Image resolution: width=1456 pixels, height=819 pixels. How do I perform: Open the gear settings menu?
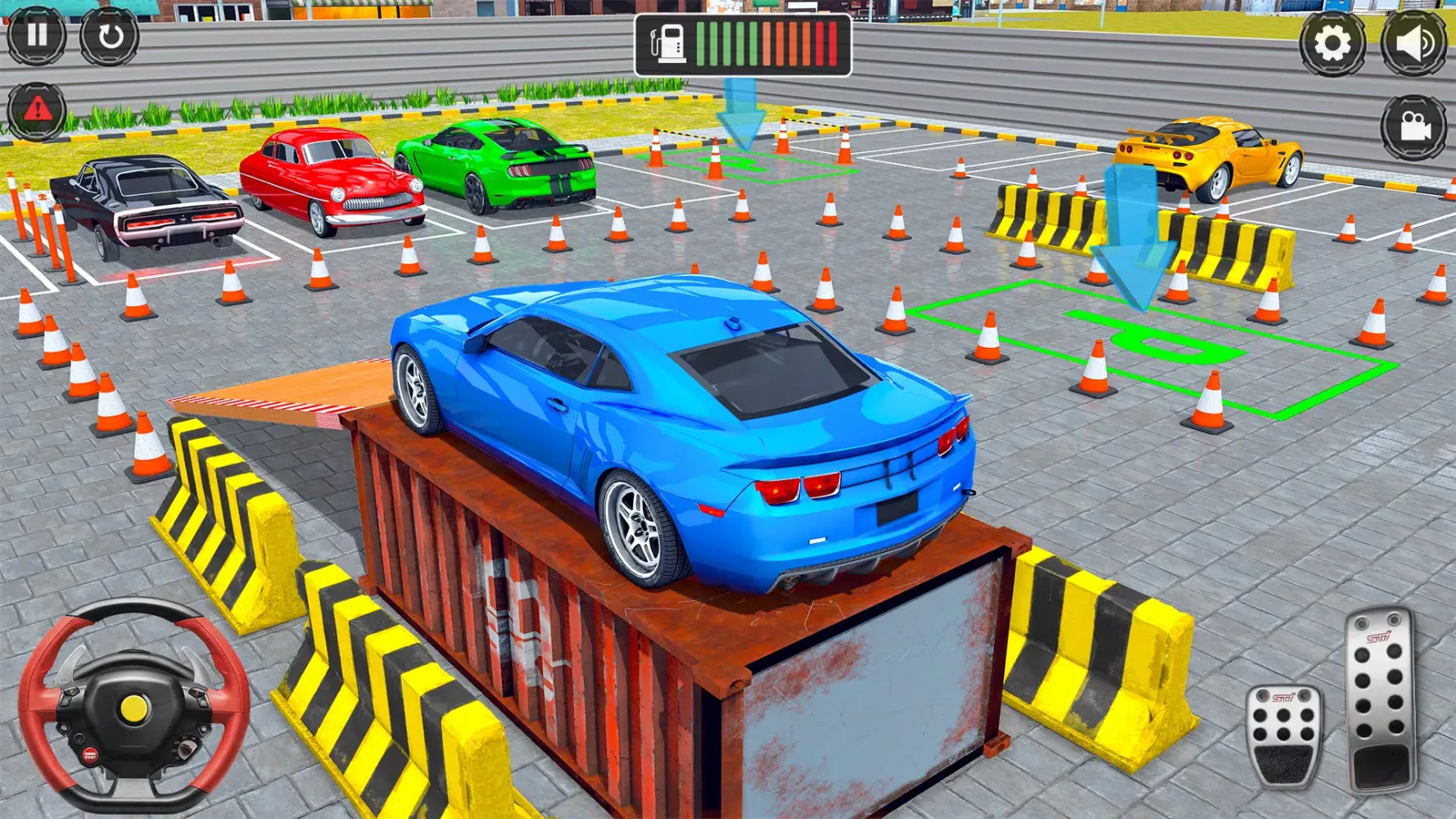pos(1332,43)
